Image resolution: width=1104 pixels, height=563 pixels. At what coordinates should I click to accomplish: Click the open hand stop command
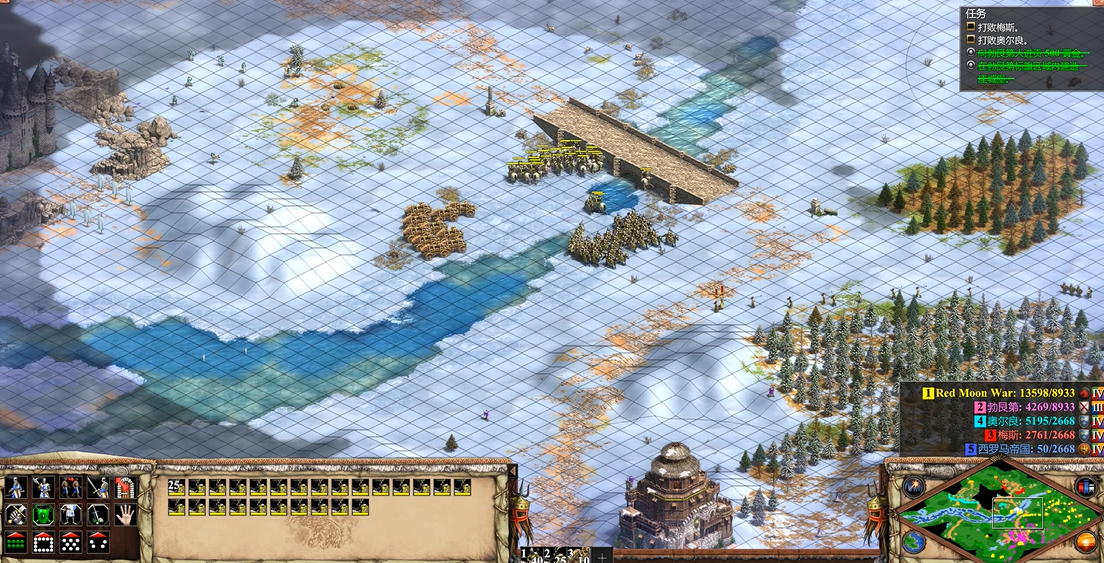pyautogui.click(x=125, y=514)
